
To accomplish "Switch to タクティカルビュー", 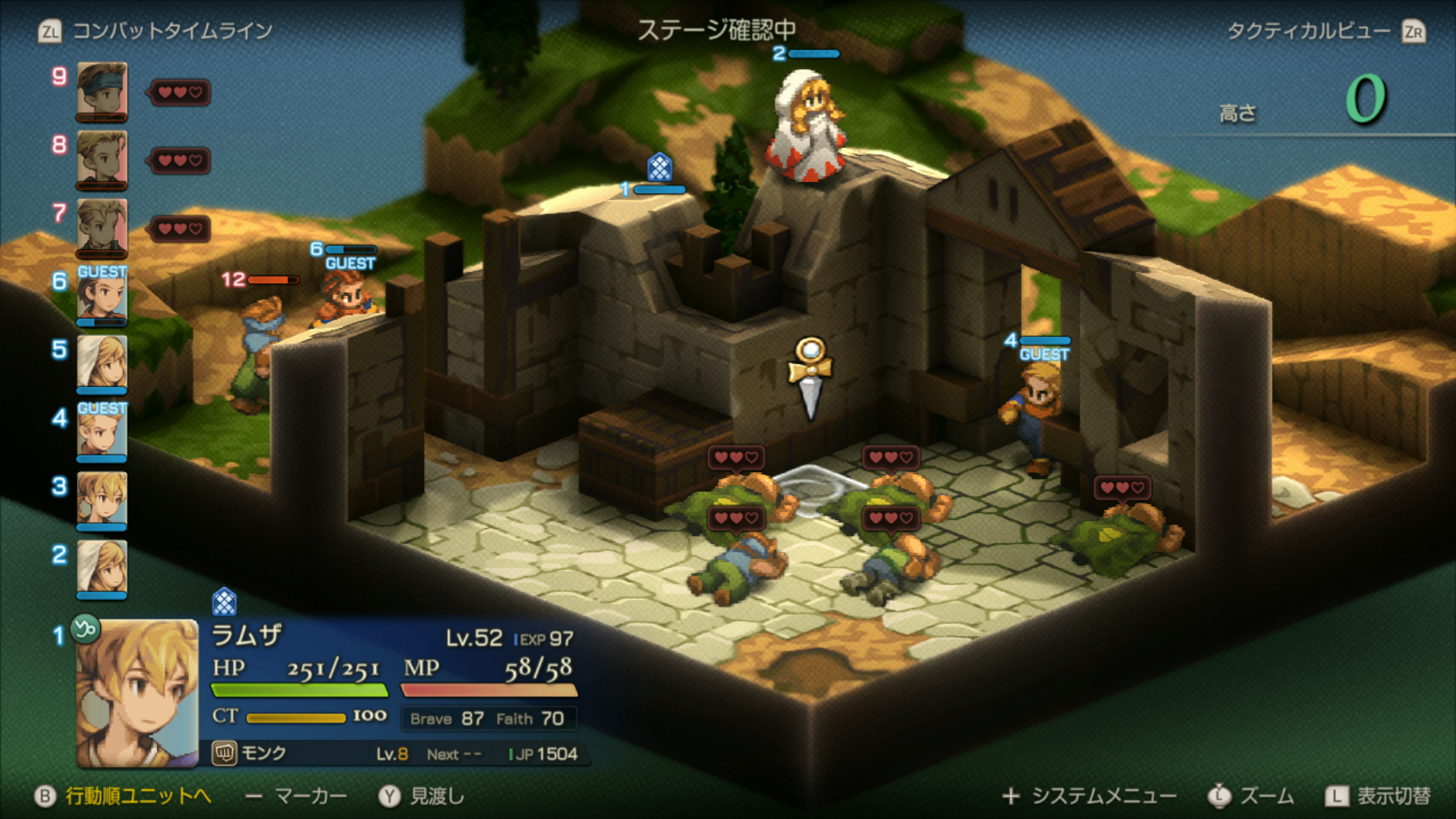I will (1309, 31).
